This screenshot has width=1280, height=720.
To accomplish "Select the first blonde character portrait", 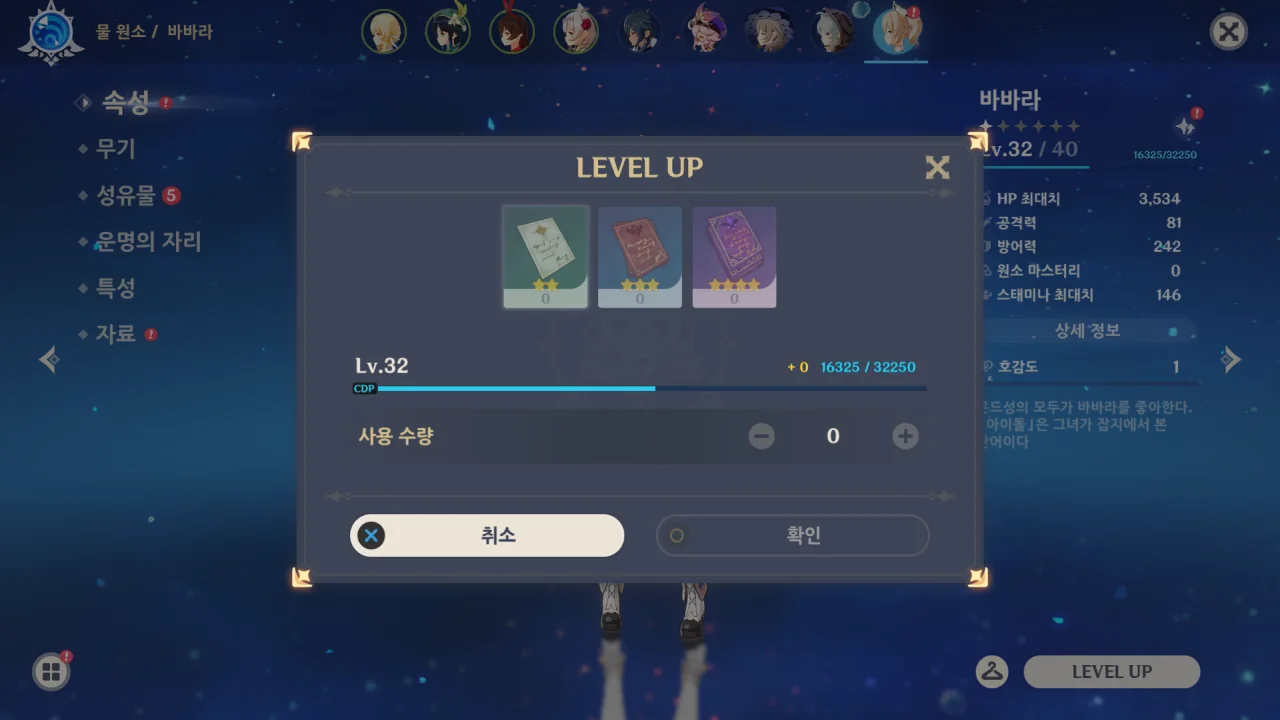I will (384, 32).
